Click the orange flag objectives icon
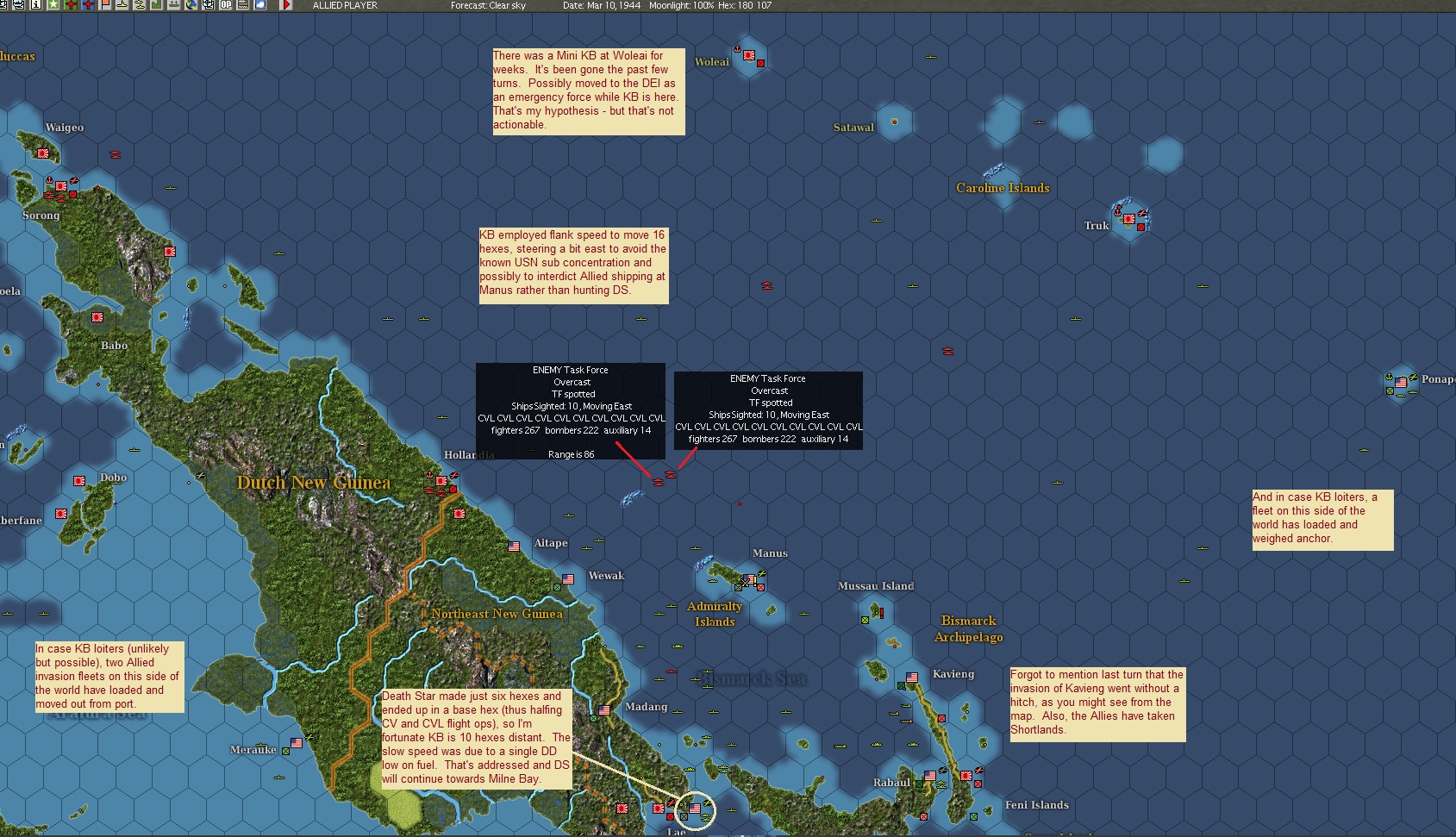 coord(103,6)
